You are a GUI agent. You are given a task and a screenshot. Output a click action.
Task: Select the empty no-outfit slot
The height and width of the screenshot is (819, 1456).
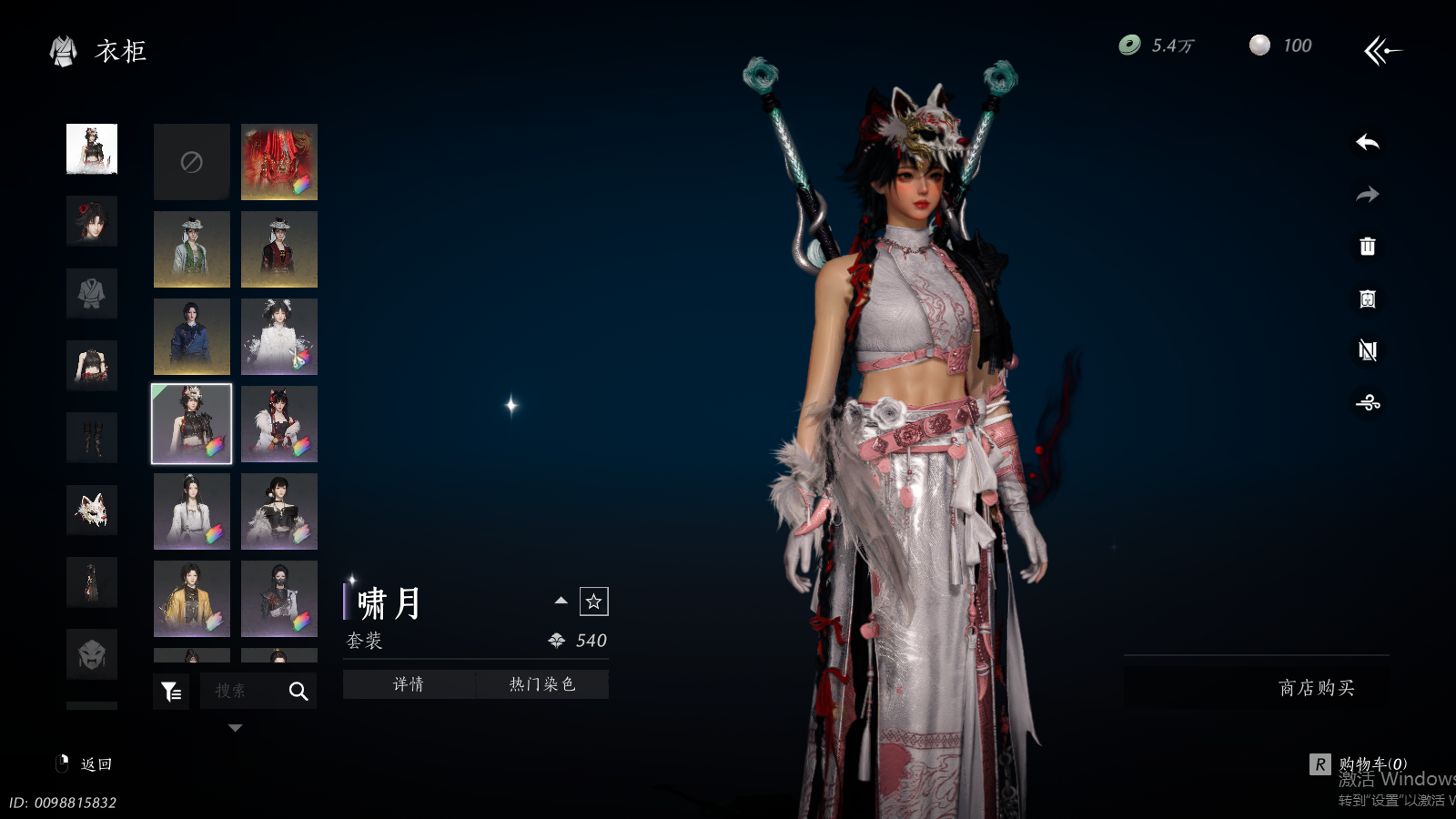point(191,162)
